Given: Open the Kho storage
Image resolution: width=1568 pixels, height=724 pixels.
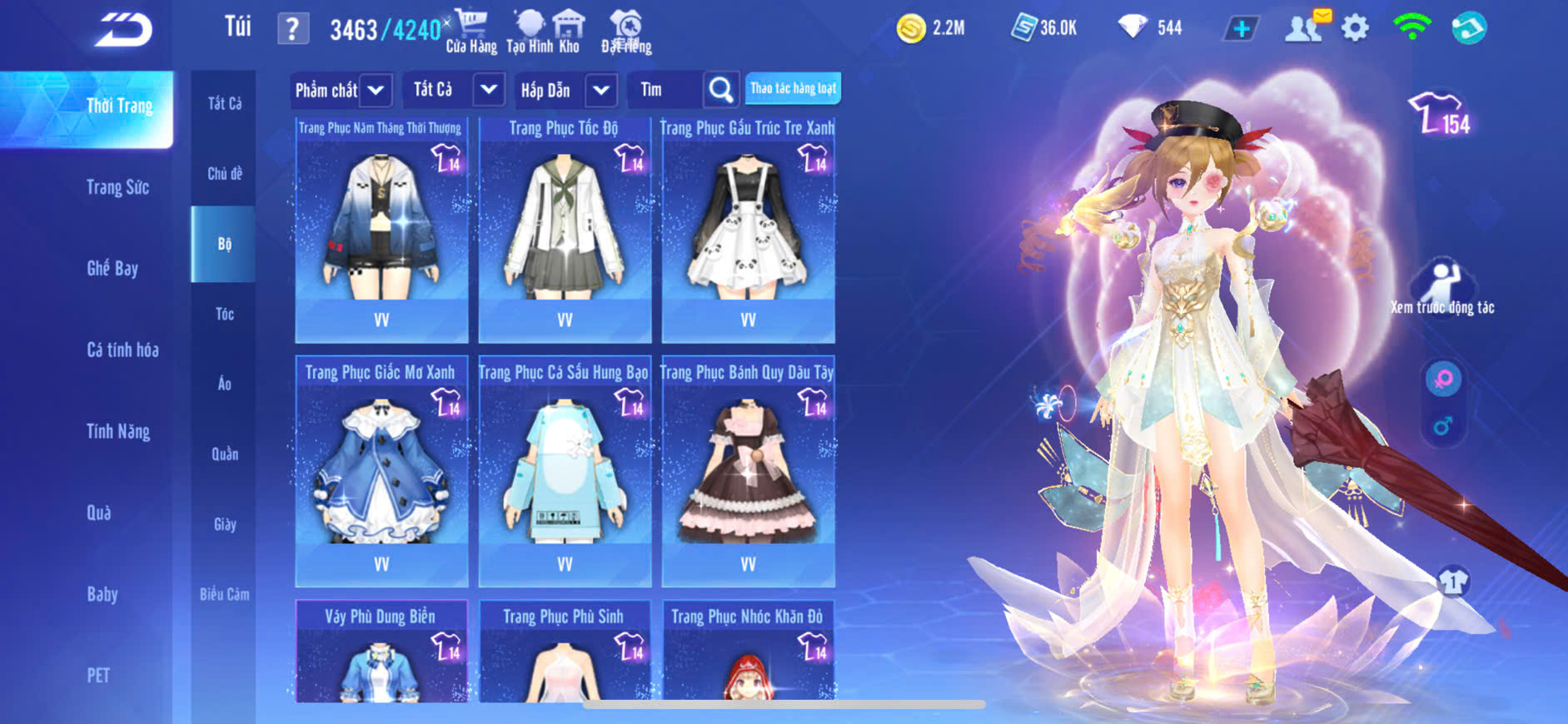Looking at the screenshot, I should 569,32.
